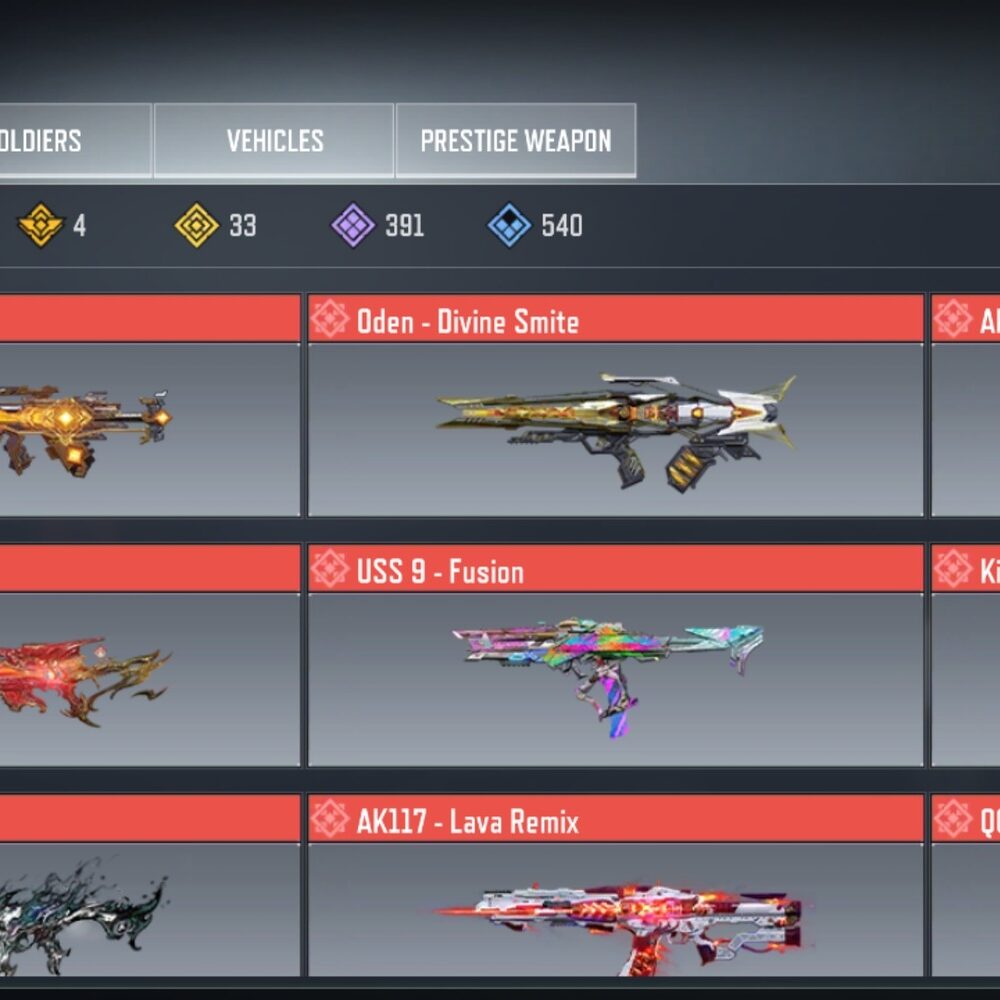Switch to the Vehicles tab
This screenshot has height=1000, width=1000.
click(x=274, y=141)
